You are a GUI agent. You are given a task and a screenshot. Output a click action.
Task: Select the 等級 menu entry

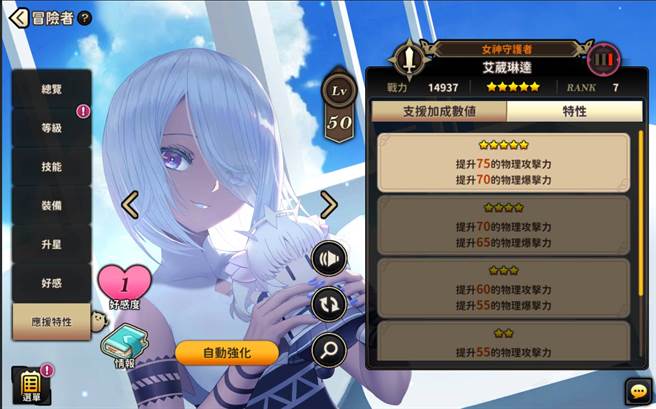pyautogui.click(x=52, y=128)
